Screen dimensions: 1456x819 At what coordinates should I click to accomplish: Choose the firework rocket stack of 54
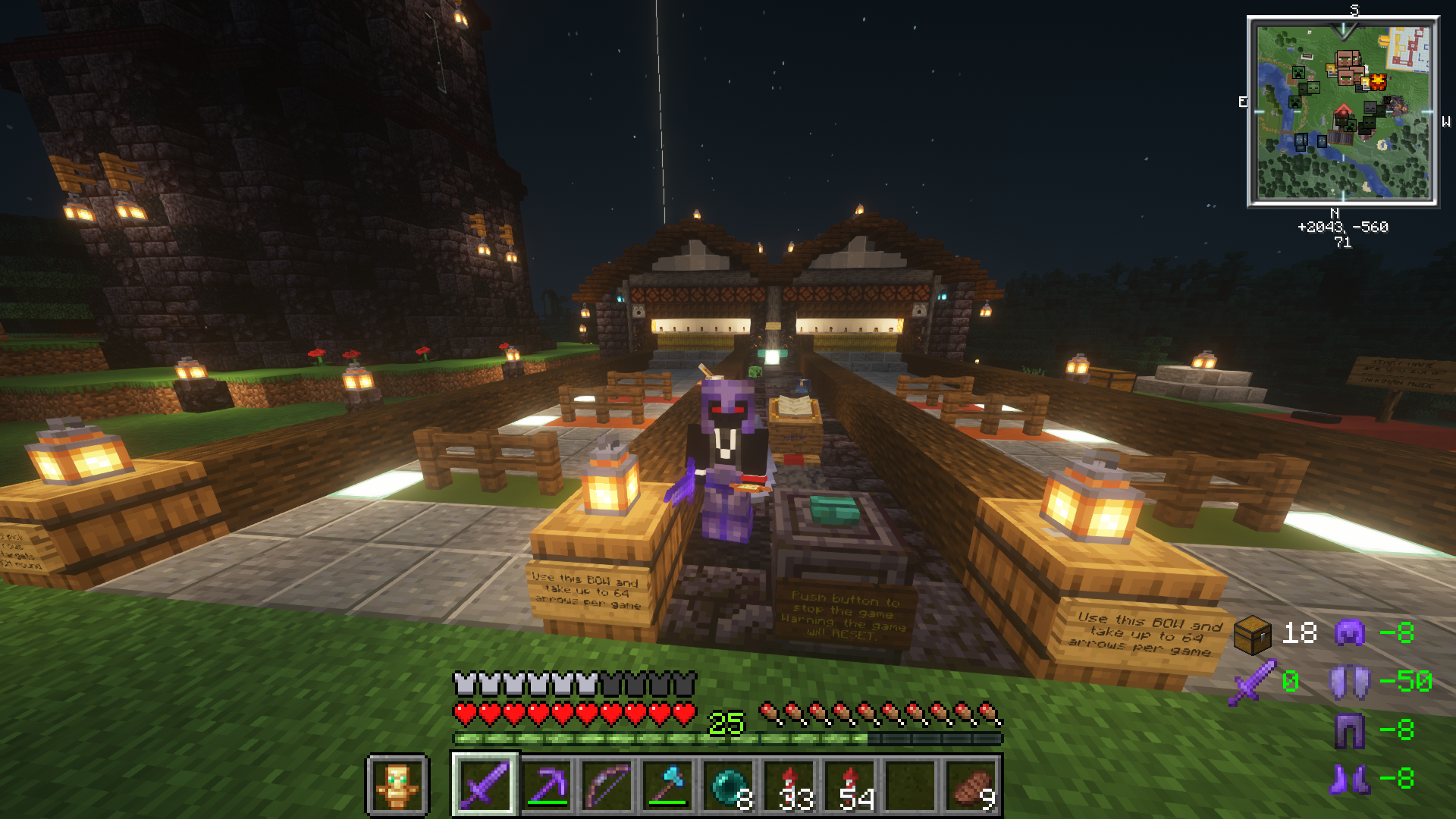pos(849,785)
